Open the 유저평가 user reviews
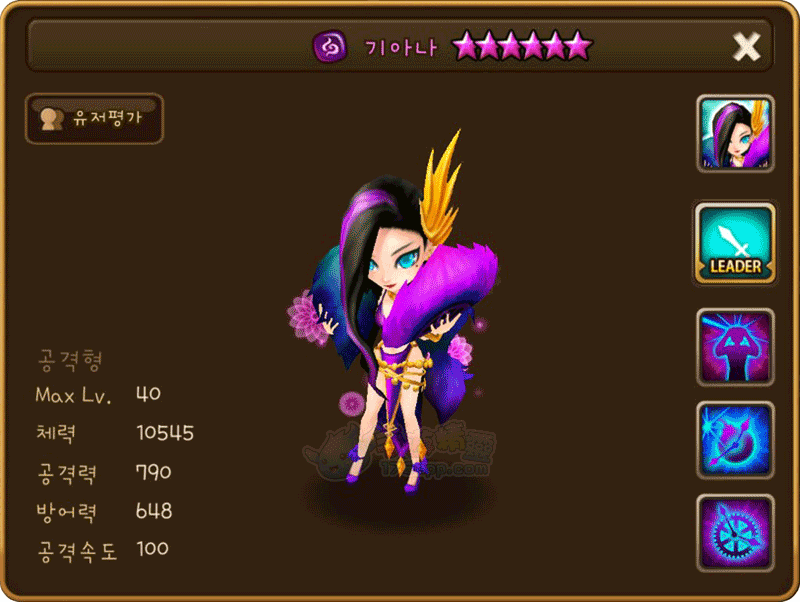Image resolution: width=800 pixels, height=602 pixels. [93, 119]
